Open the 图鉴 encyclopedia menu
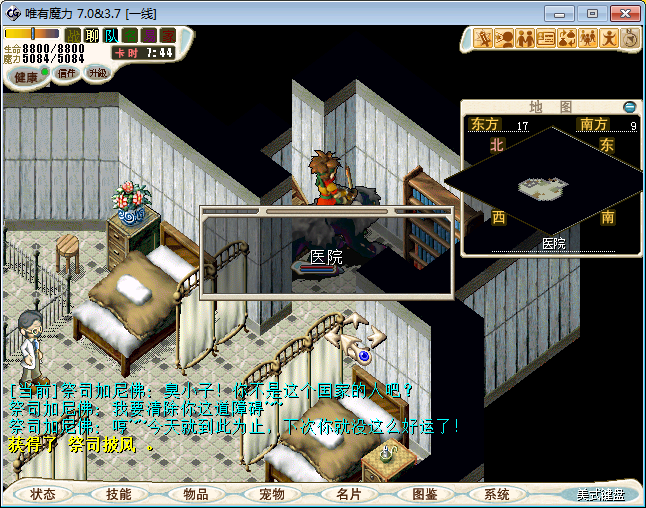Image resolution: width=646 pixels, height=508 pixels. coord(424,494)
